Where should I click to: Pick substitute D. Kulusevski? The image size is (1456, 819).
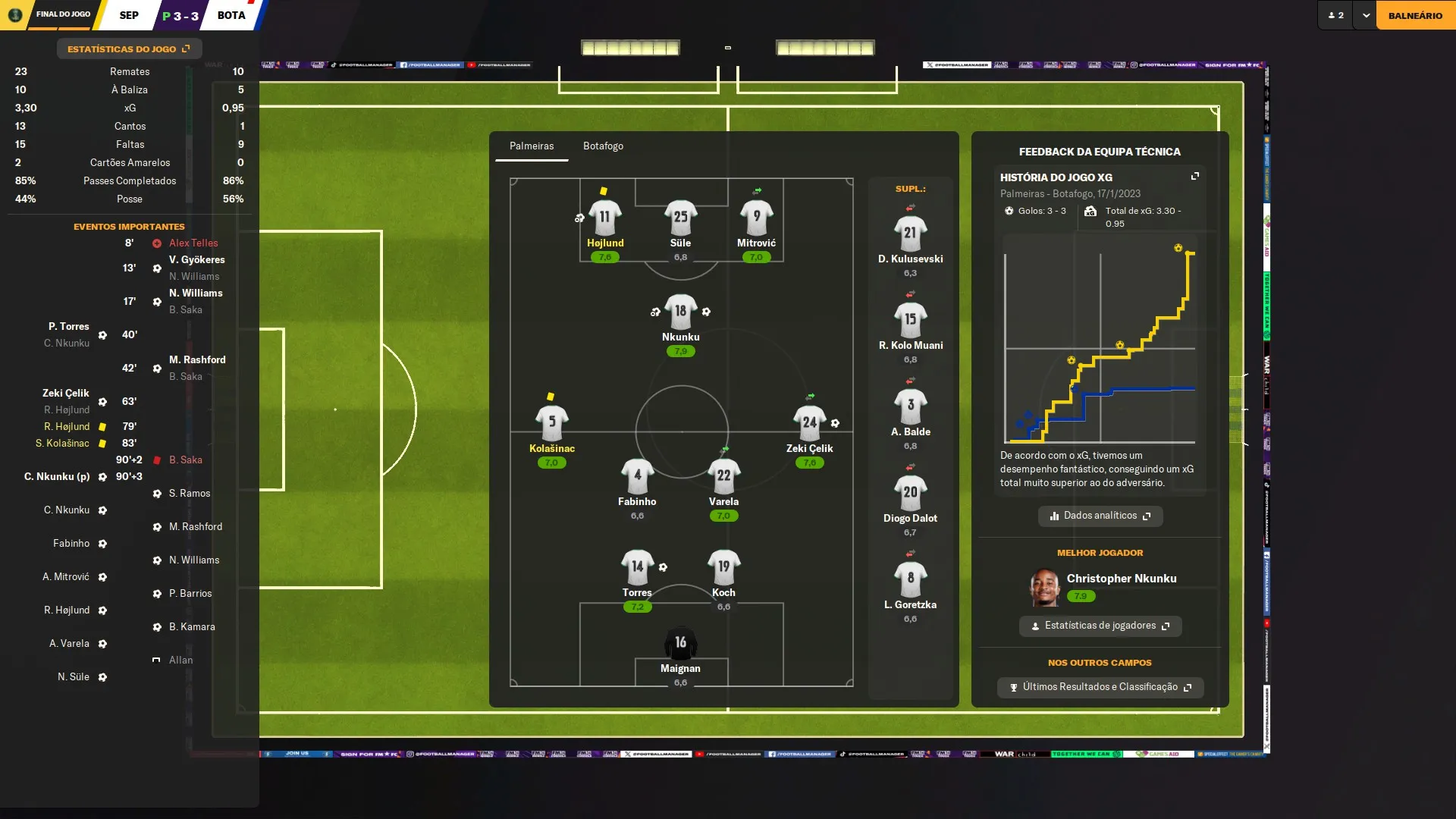pyautogui.click(x=910, y=234)
